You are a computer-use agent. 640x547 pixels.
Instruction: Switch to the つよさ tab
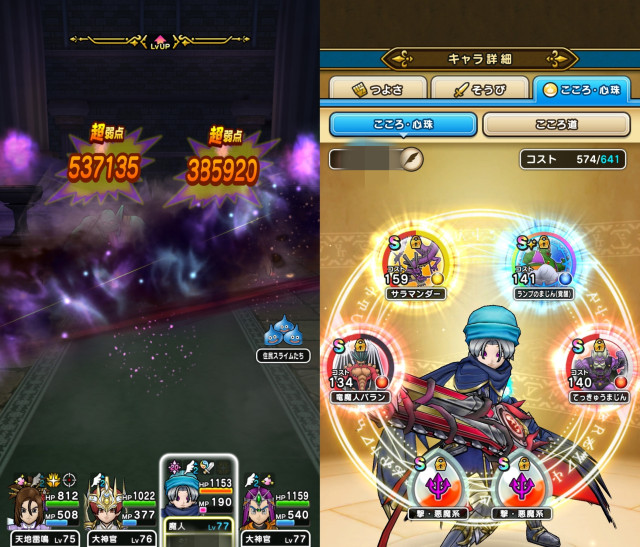[373, 90]
